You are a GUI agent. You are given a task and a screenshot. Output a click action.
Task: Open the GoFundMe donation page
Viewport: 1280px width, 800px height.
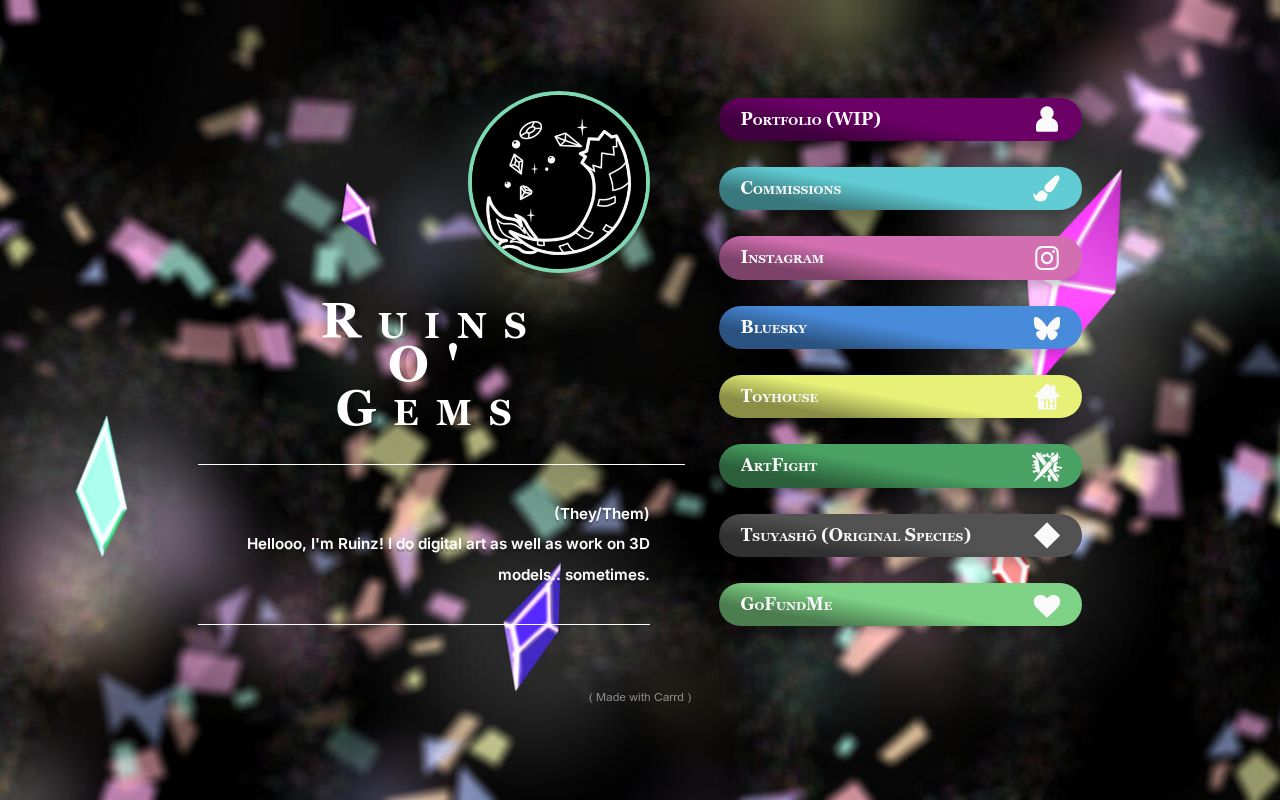(880, 605)
